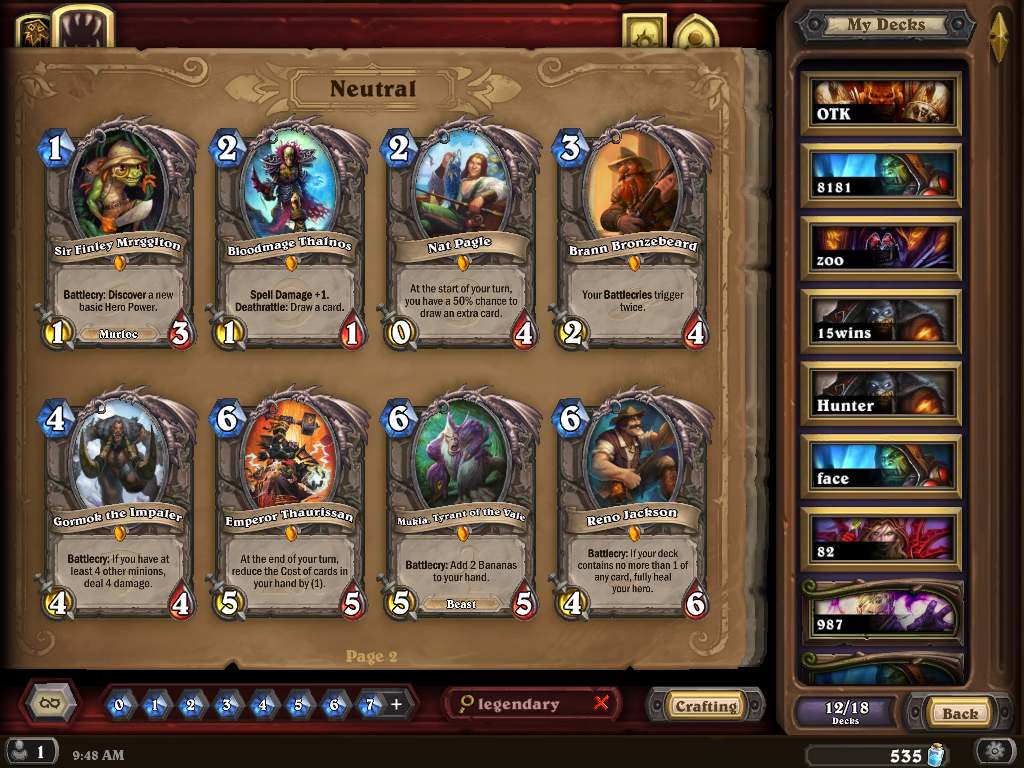Choose the Gormok the Impaler card

click(118, 505)
